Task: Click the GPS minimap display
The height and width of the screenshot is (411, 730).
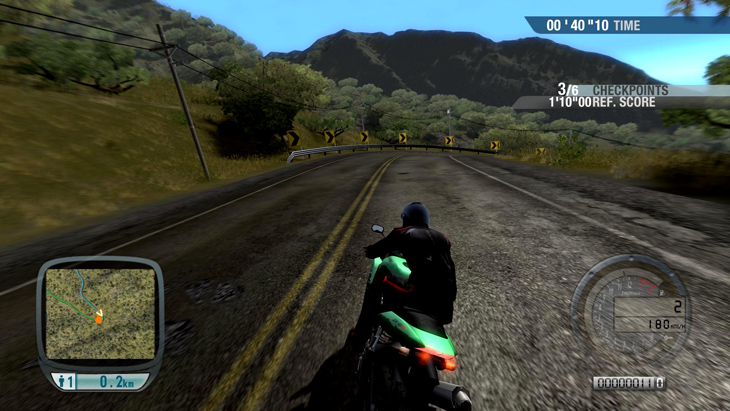Action: tap(100, 312)
